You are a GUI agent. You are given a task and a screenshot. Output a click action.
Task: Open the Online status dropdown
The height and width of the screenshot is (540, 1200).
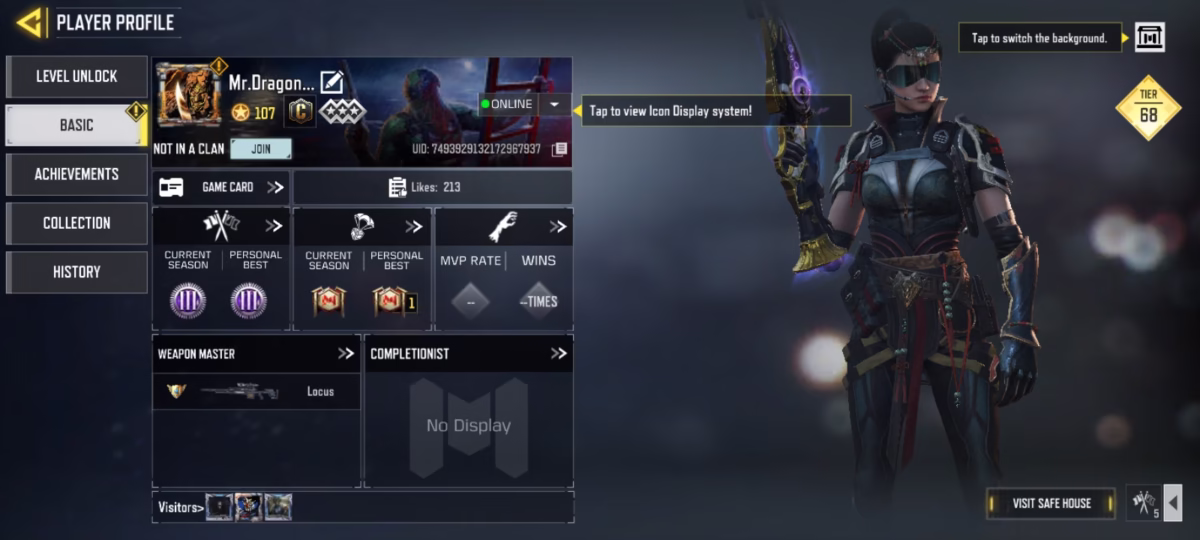coord(554,104)
